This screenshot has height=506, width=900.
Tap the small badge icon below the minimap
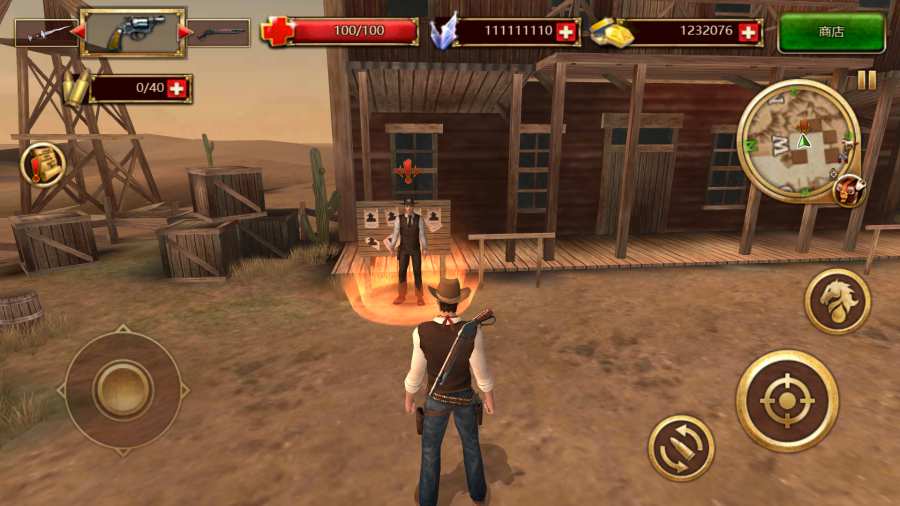click(849, 189)
